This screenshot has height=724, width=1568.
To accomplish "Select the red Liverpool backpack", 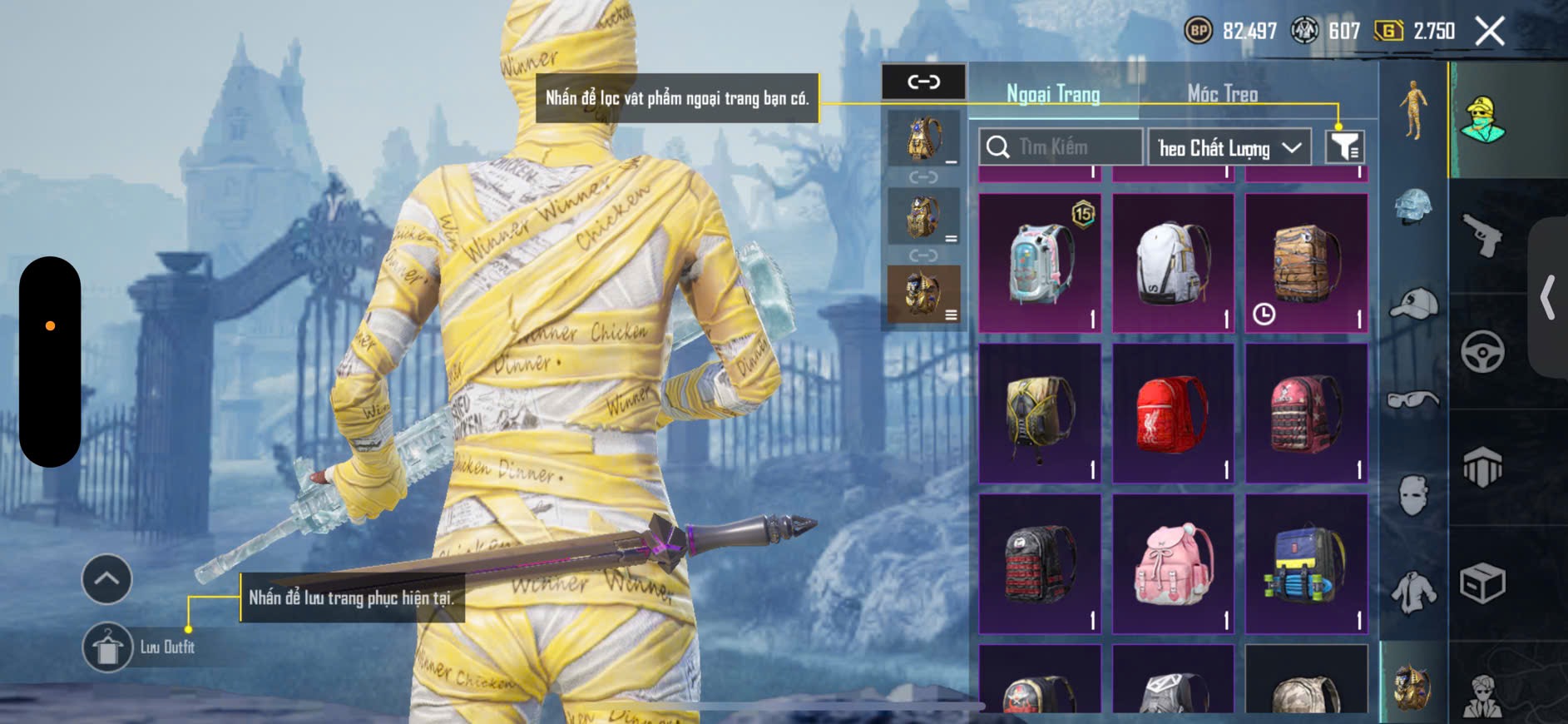I will (x=1173, y=414).
